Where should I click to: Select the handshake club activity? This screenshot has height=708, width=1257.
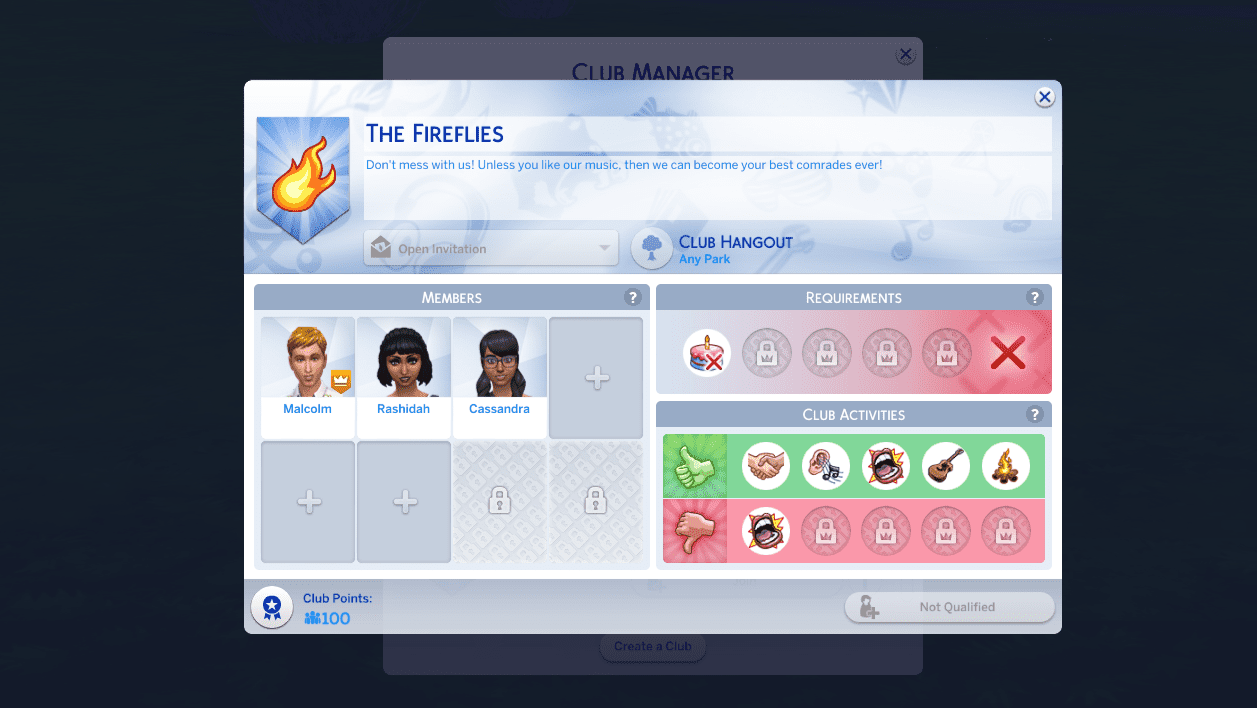[766, 466]
